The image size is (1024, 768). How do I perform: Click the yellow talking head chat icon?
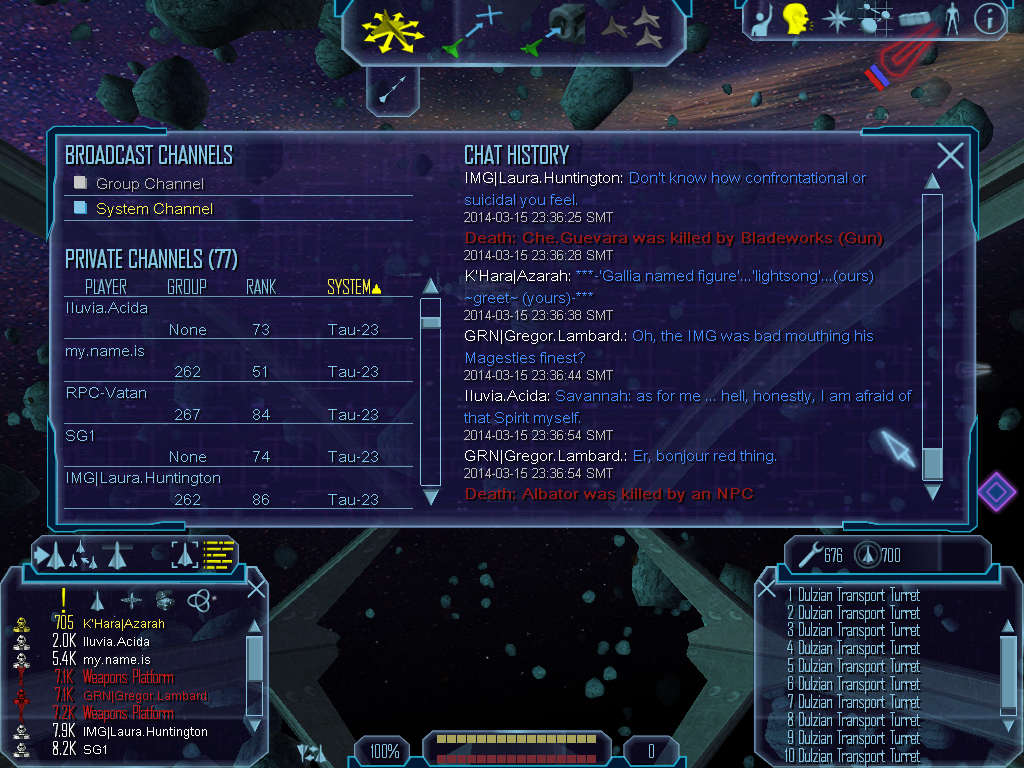[795, 17]
